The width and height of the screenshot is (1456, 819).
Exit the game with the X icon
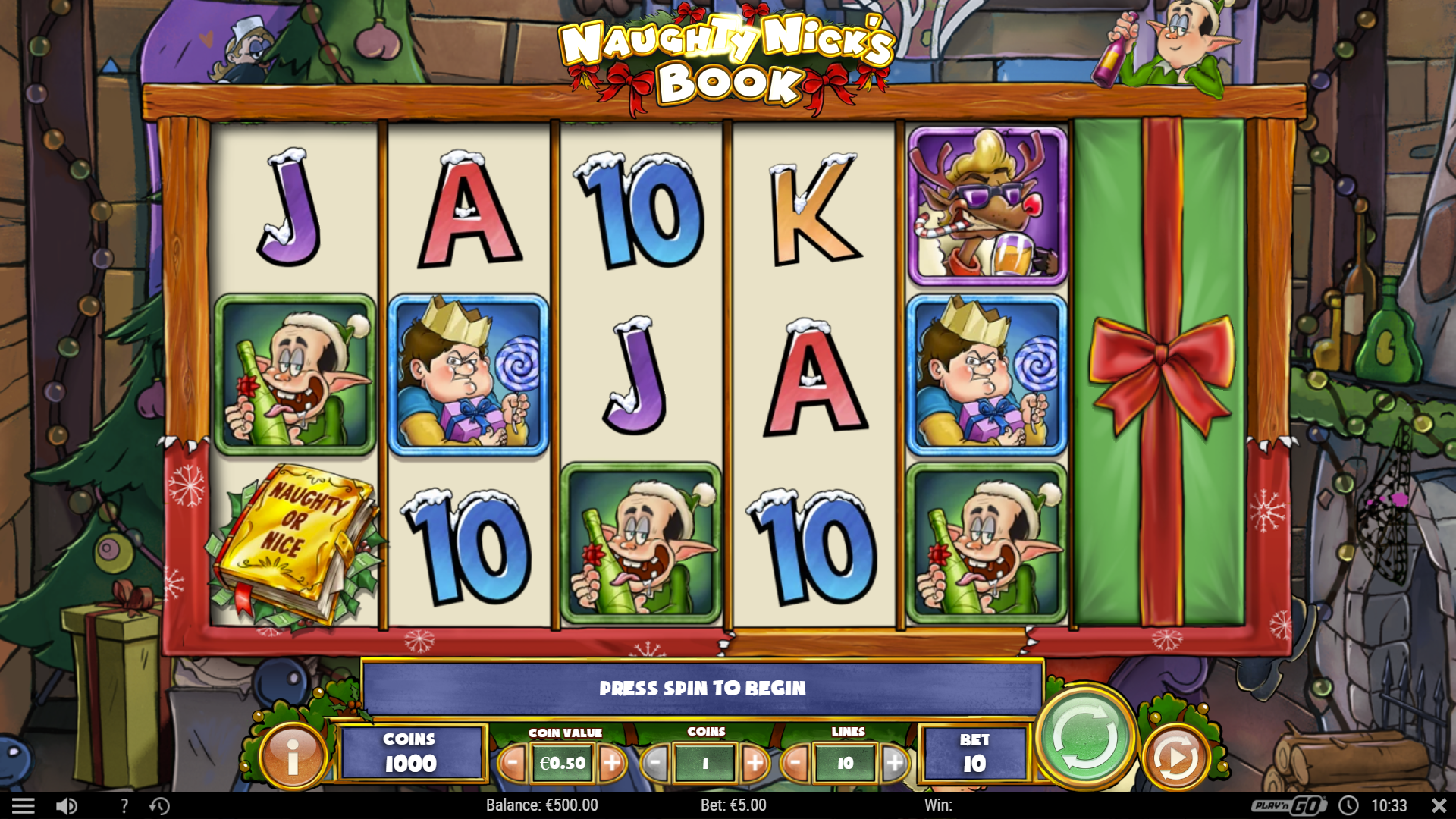click(x=1438, y=805)
